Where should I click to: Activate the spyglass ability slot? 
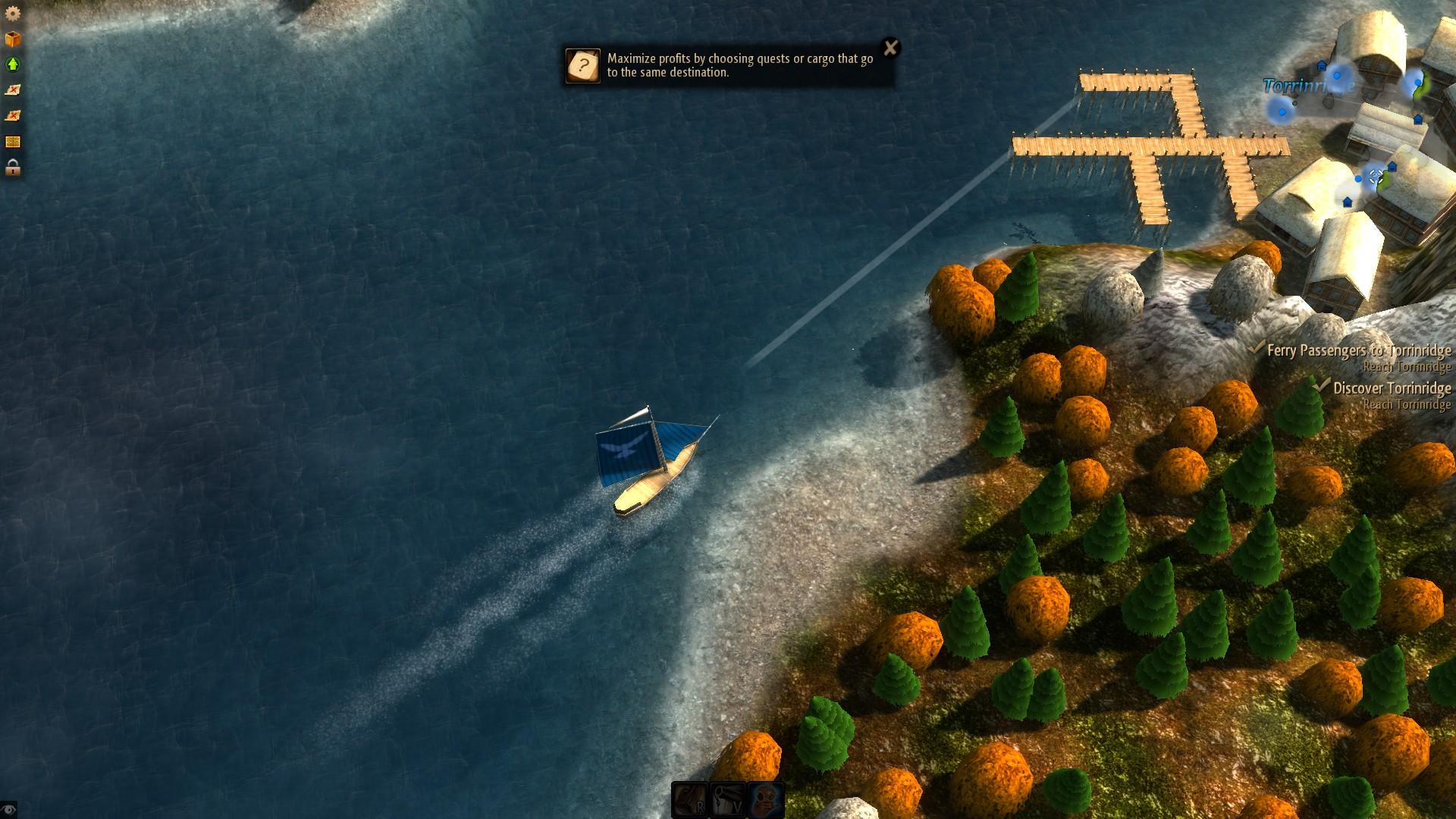point(728,800)
